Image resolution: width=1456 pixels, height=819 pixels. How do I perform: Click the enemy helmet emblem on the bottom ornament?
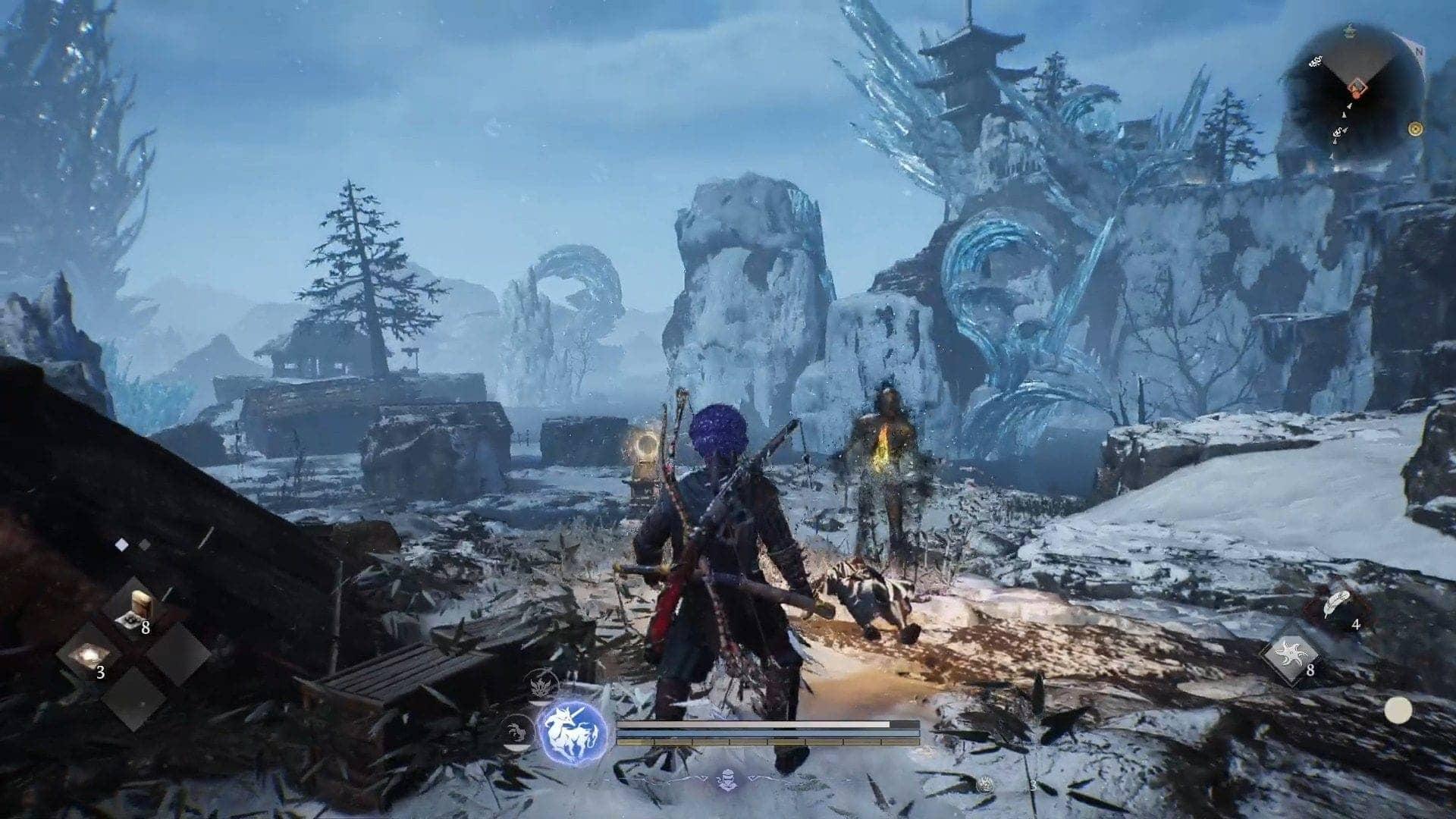coord(726,778)
